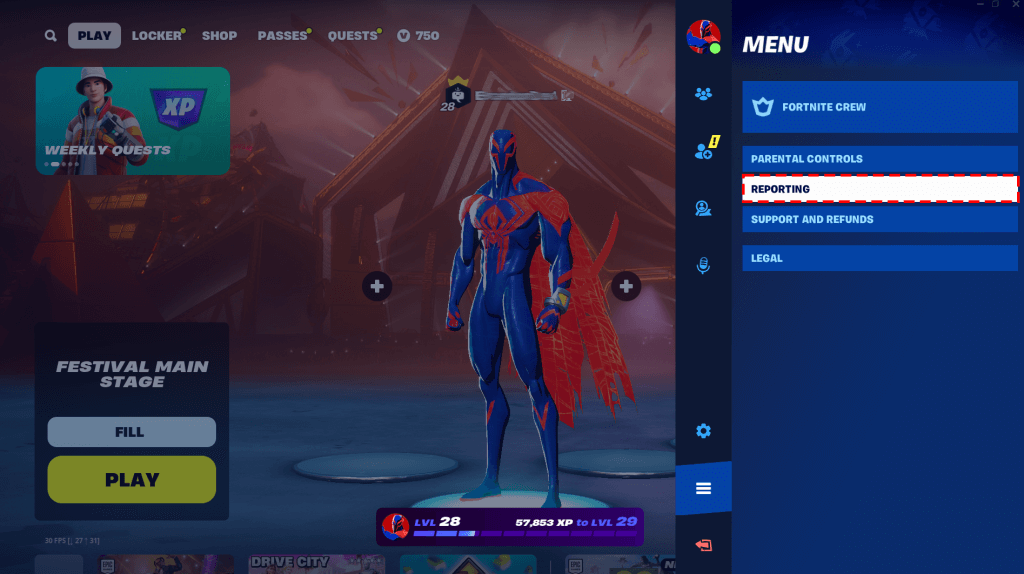Open the Legal menu entry
The image size is (1024, 574).
click(x=879, y=258)
